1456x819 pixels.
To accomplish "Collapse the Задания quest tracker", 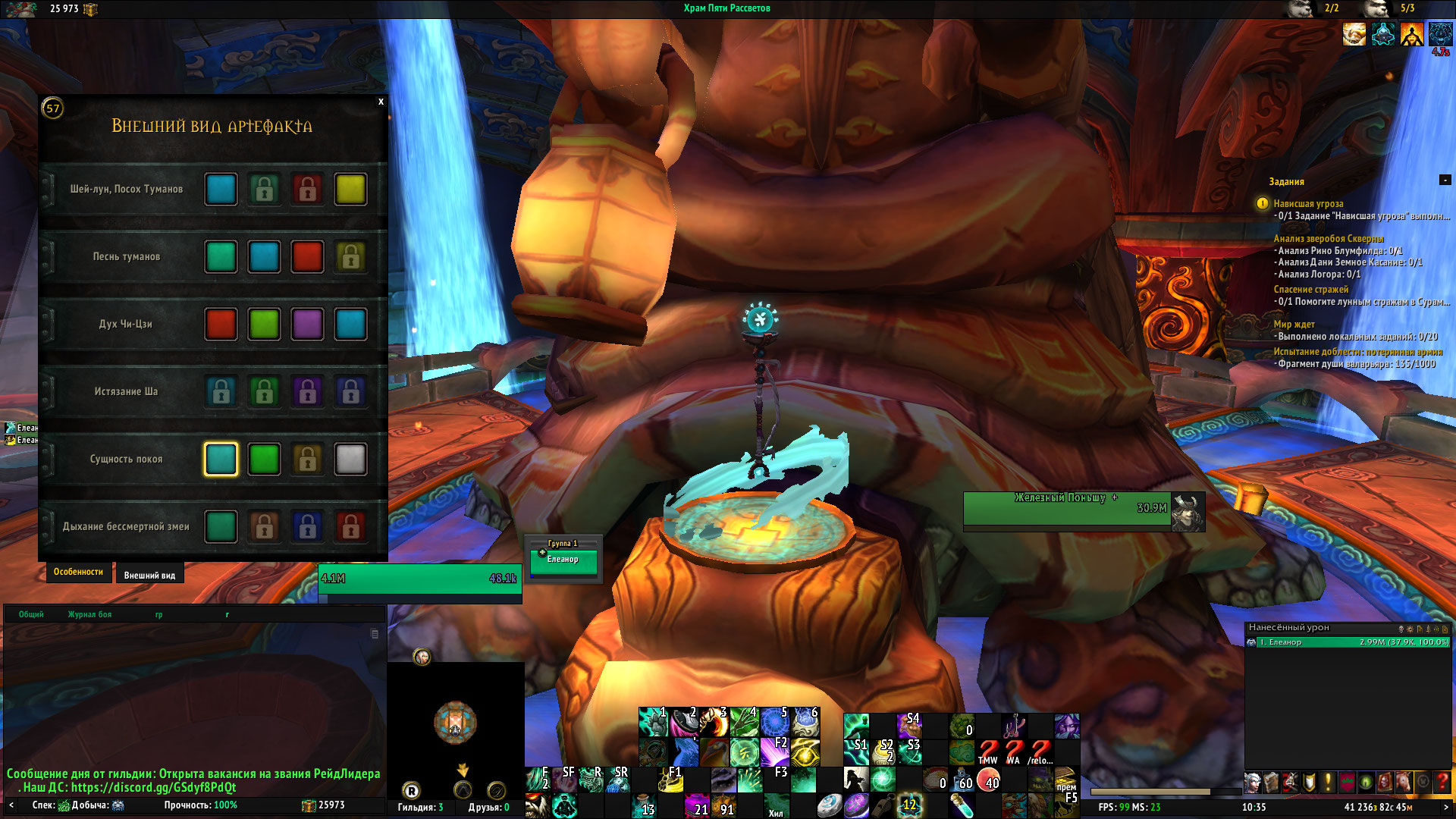I will [1445, 180].
